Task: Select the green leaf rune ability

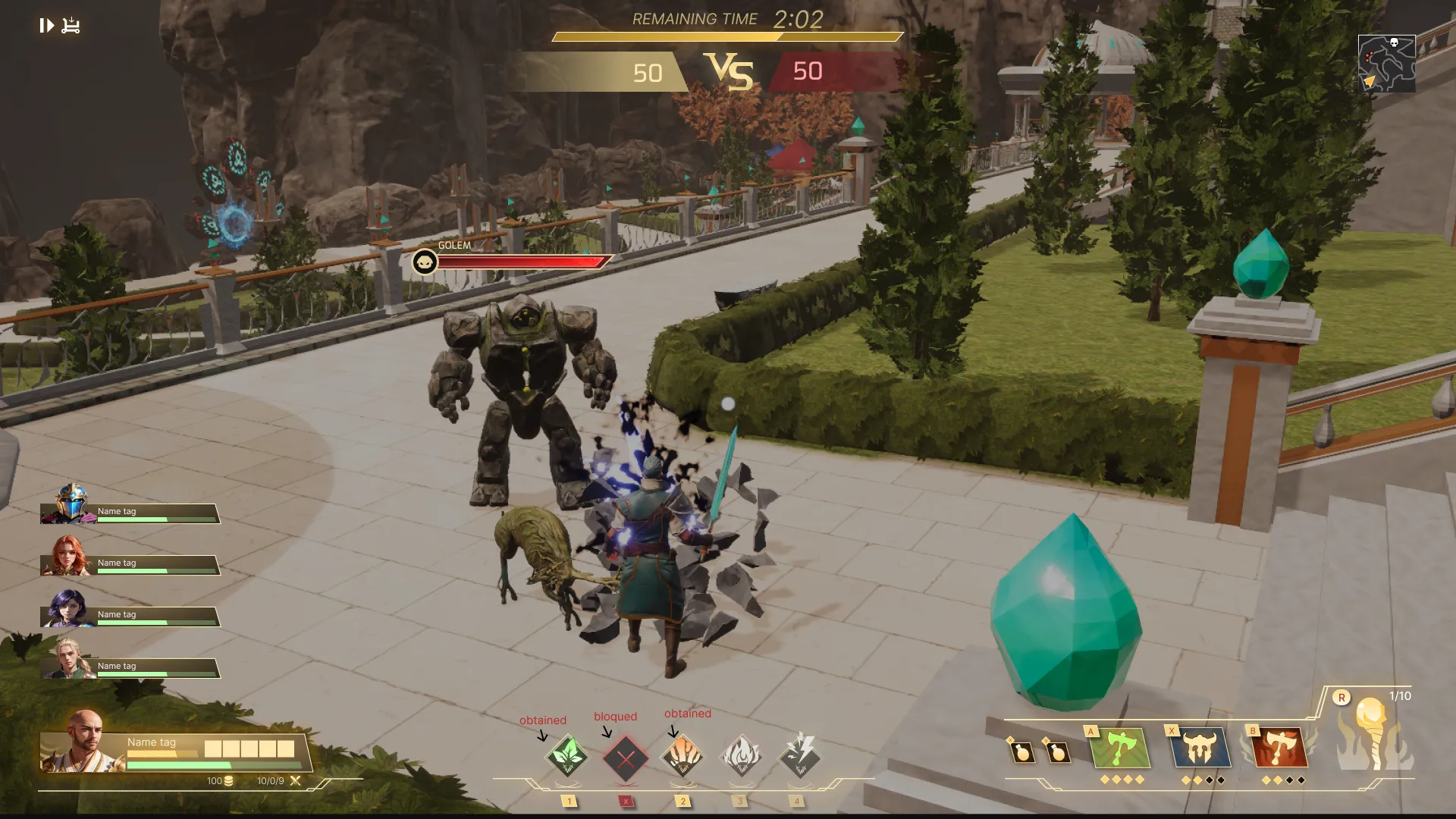Action: (567, 756)
